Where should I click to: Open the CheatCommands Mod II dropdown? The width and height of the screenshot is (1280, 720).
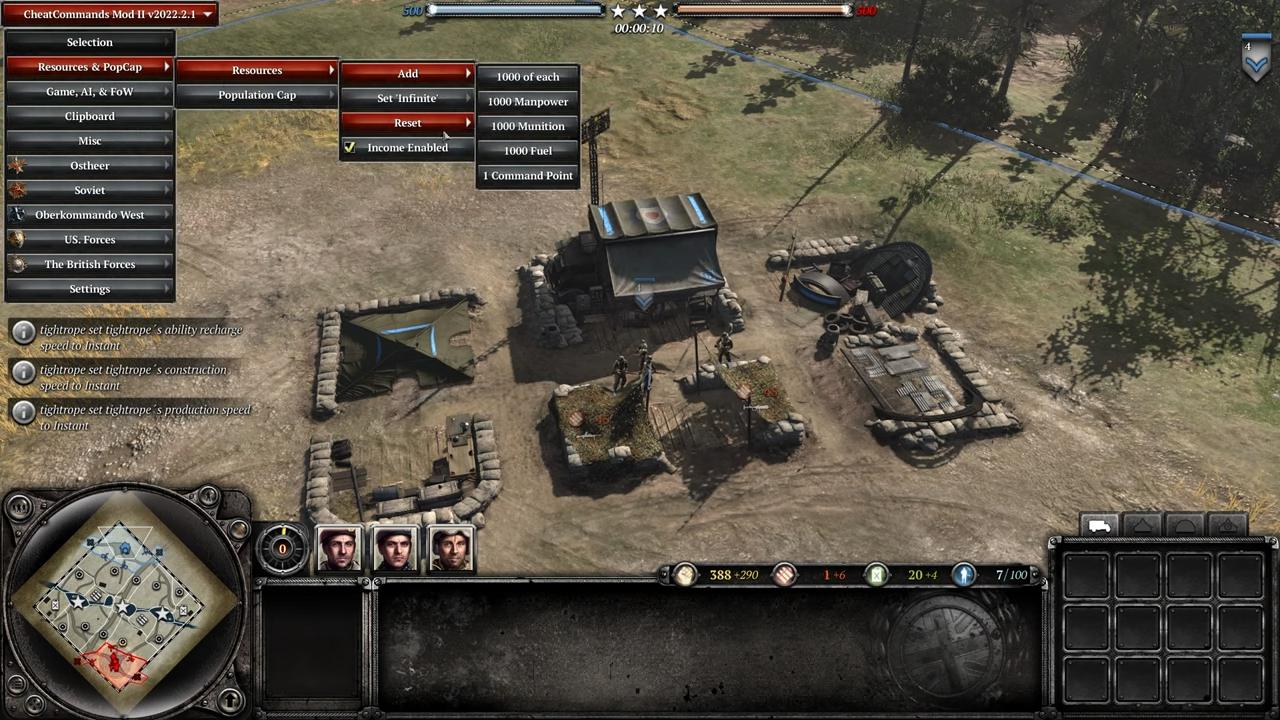110,15
